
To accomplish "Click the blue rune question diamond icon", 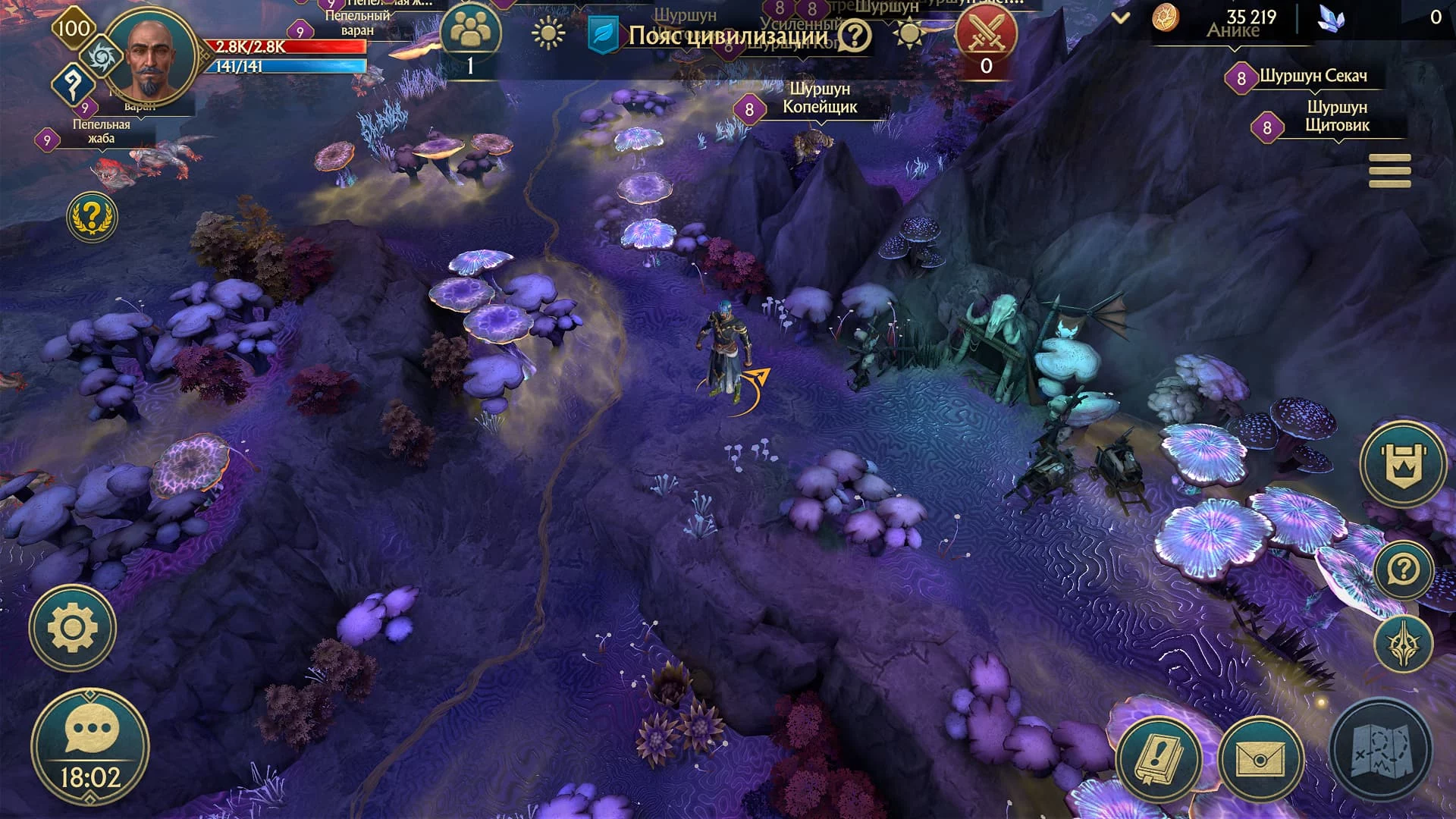I will [73, 82].
